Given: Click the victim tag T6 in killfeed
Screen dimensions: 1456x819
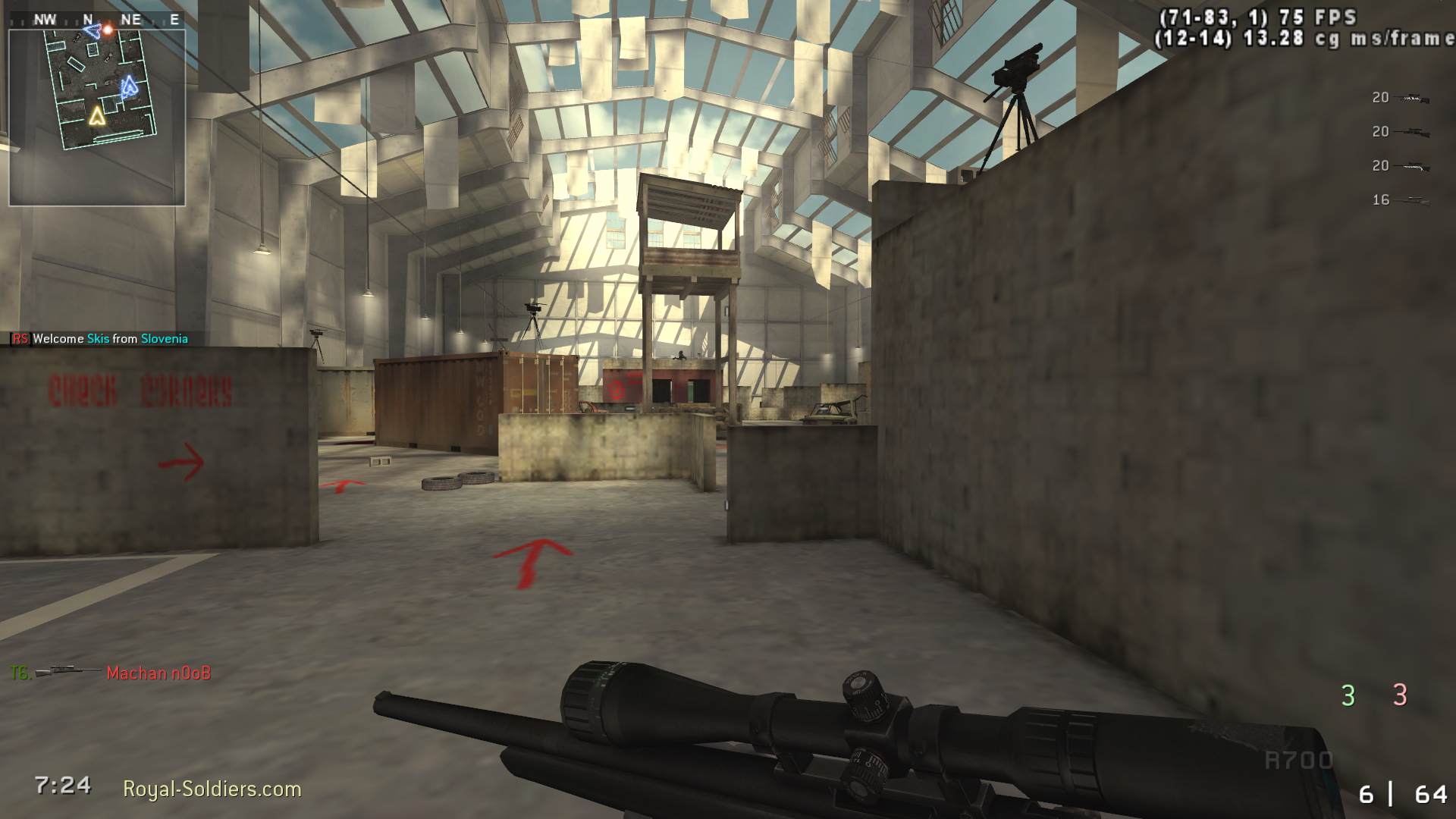Looking at the screenshot, I should point(17,672).
